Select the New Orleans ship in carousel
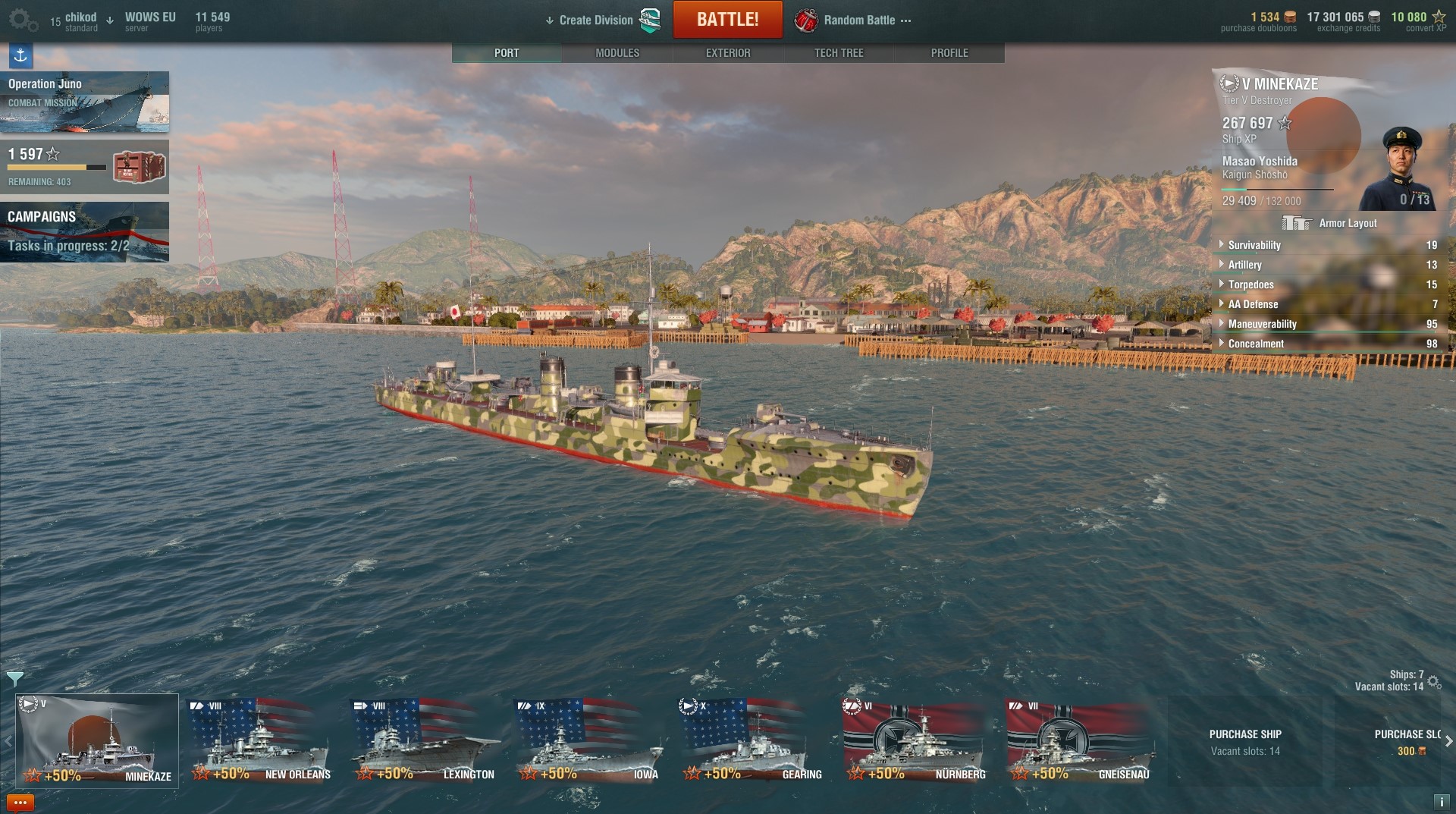The width and height of the screenshot is (1456, 814). point(260,741)
